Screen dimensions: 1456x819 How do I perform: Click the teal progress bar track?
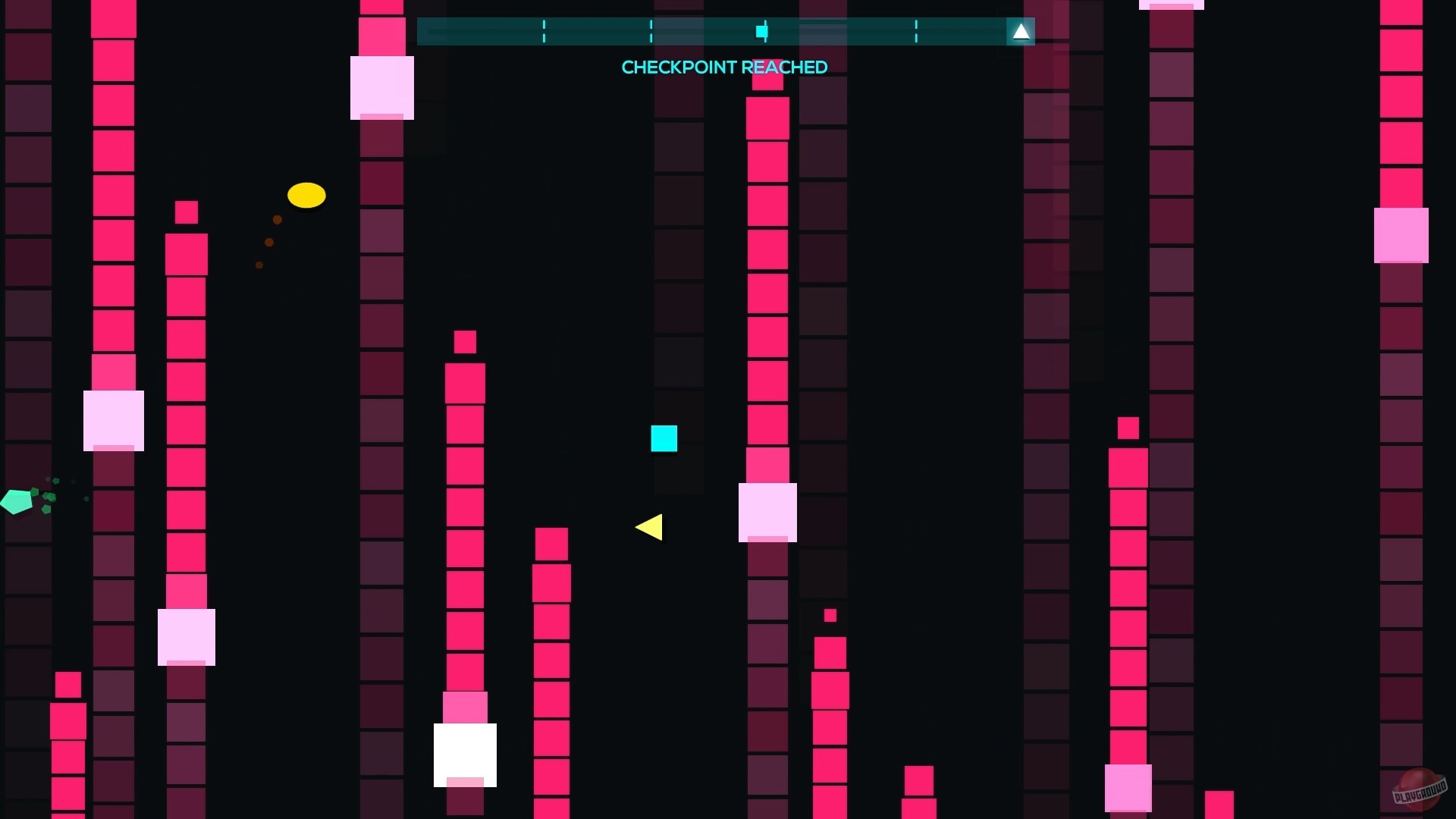(485, 32)
